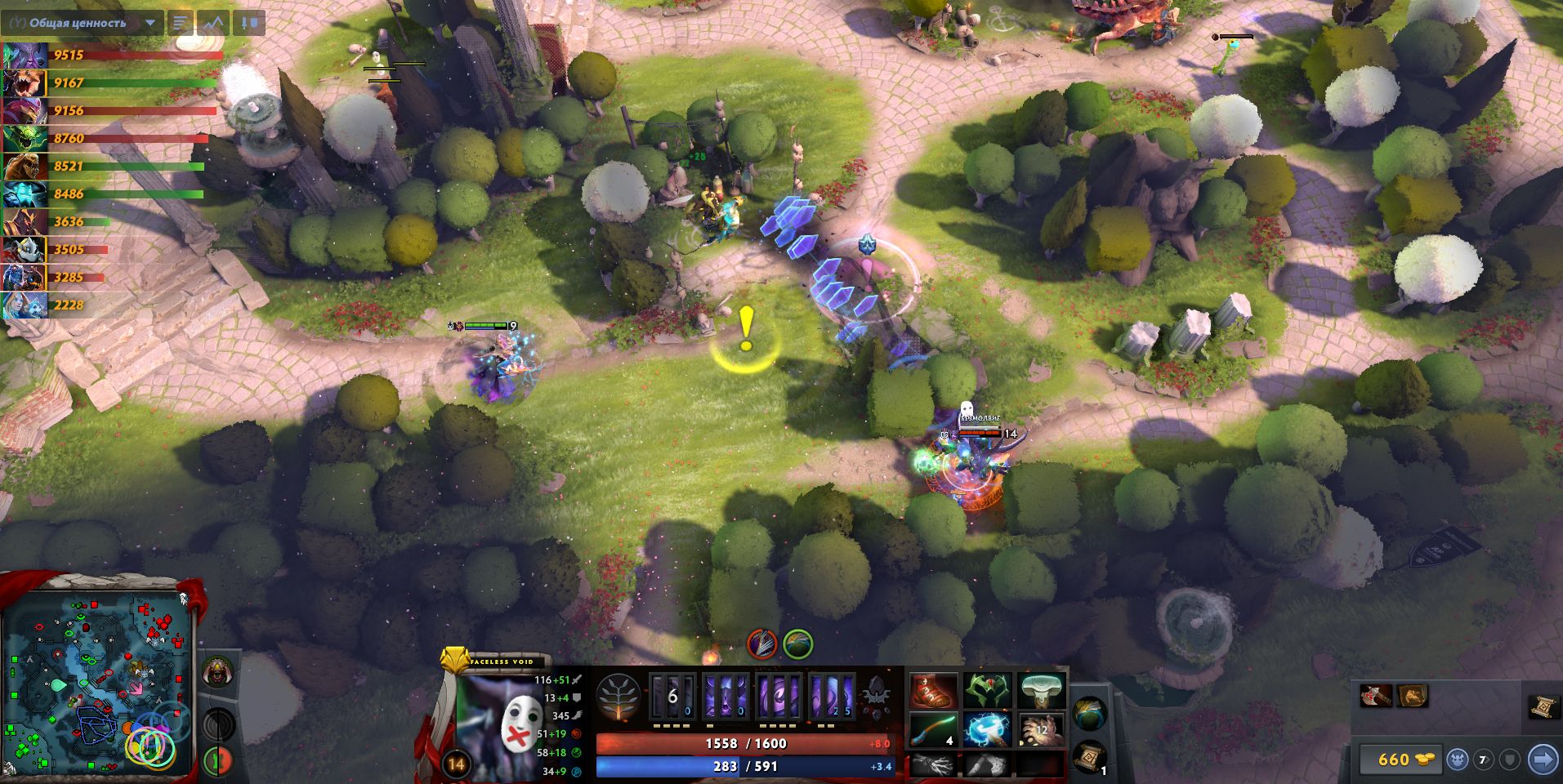Use the green wand with 4 charges
The image size is (1563, 784).
click(x=934, y=729)
